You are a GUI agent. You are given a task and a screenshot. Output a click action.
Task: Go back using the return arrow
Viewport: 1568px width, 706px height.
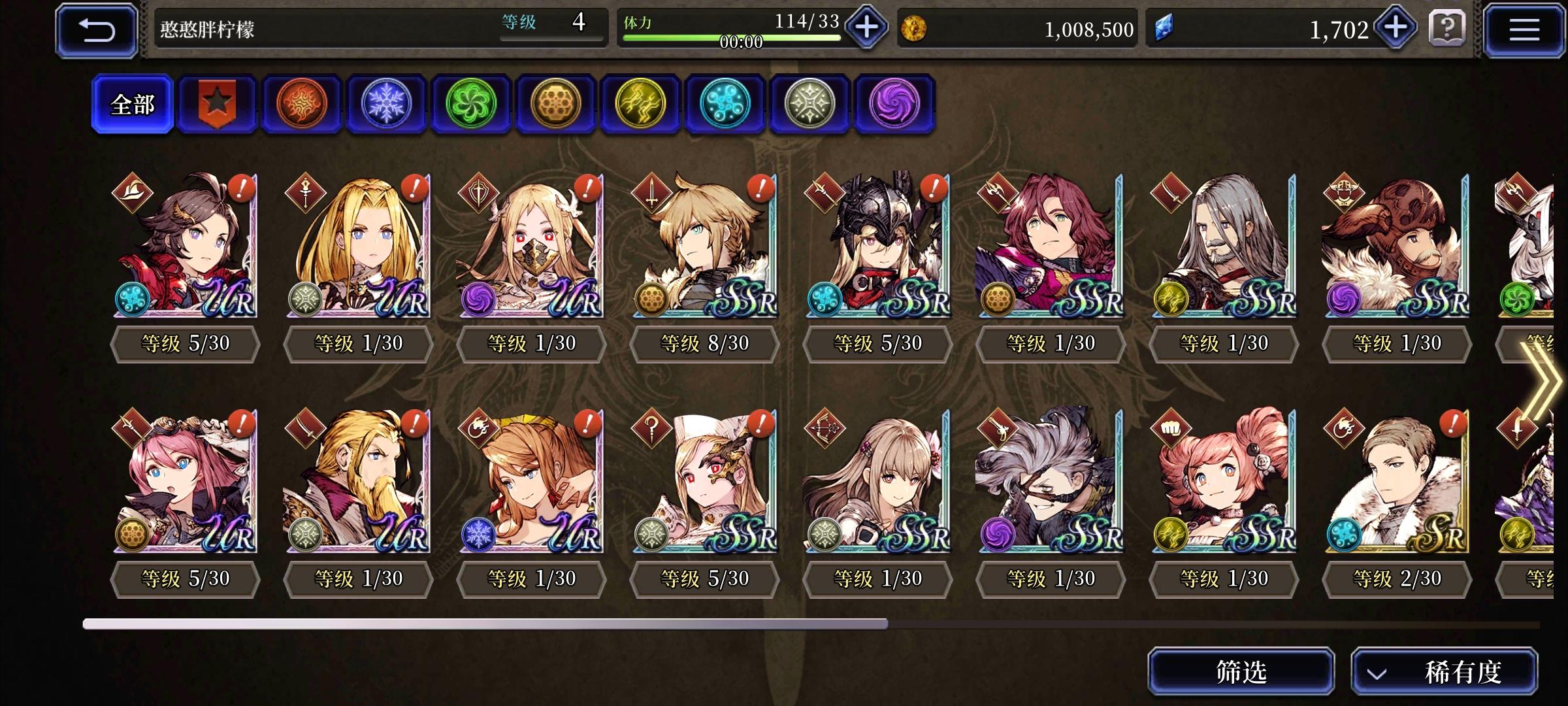(x=95, y=29)
